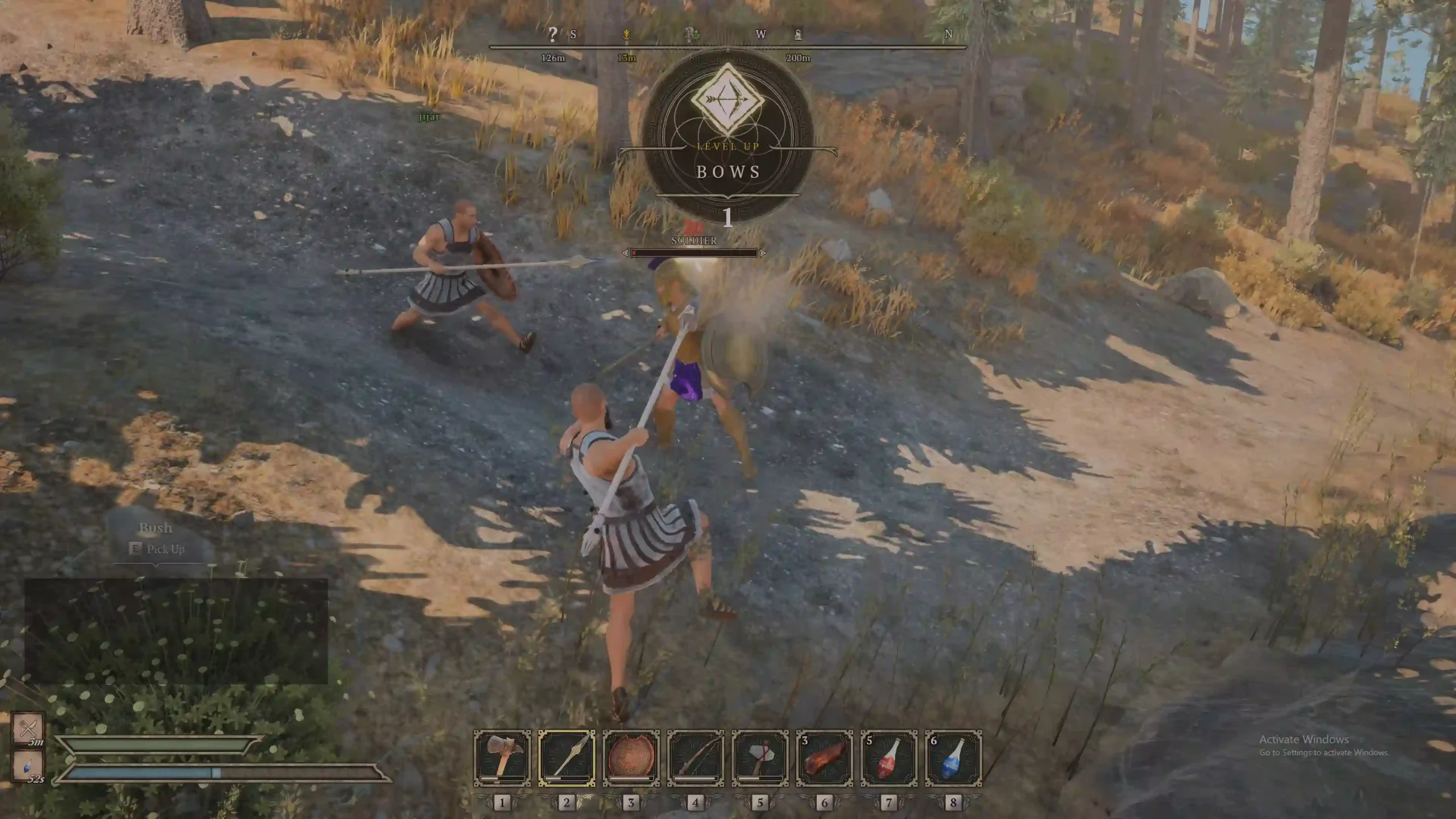Click the question mark compass marker
Viewport: 1456px width, 819px height.
pyautogui.click(x=552, y=34)
